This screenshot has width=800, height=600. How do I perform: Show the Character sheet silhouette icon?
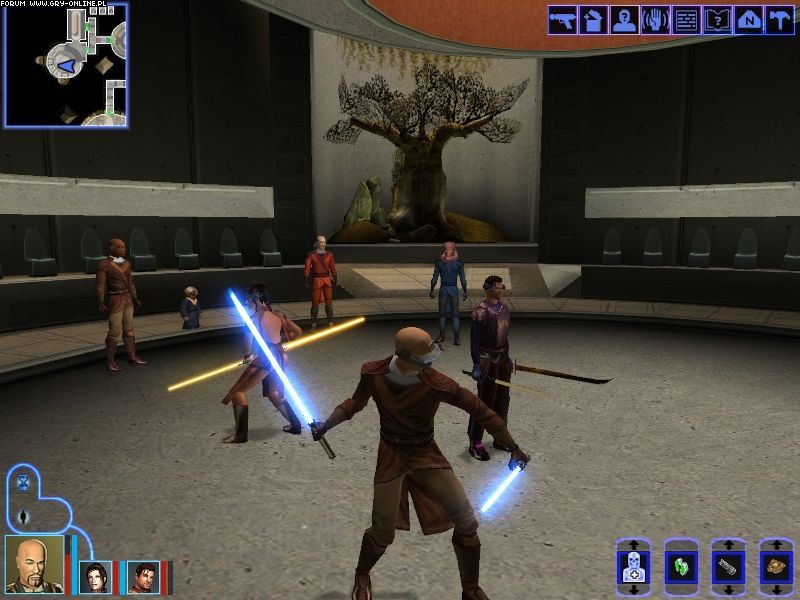(x=624, y=20)
